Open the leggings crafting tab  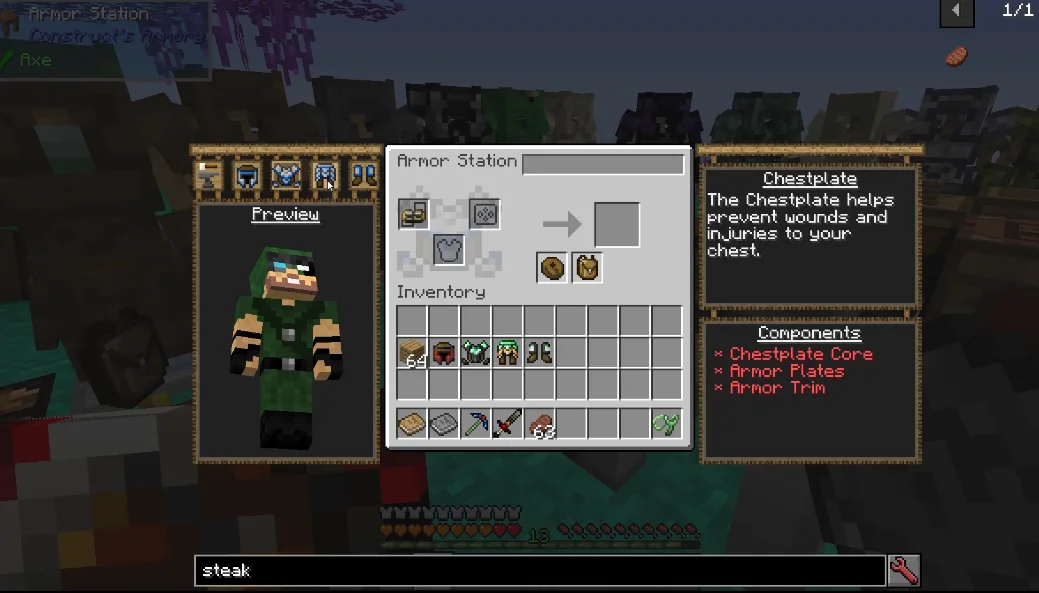pos(325,176)
